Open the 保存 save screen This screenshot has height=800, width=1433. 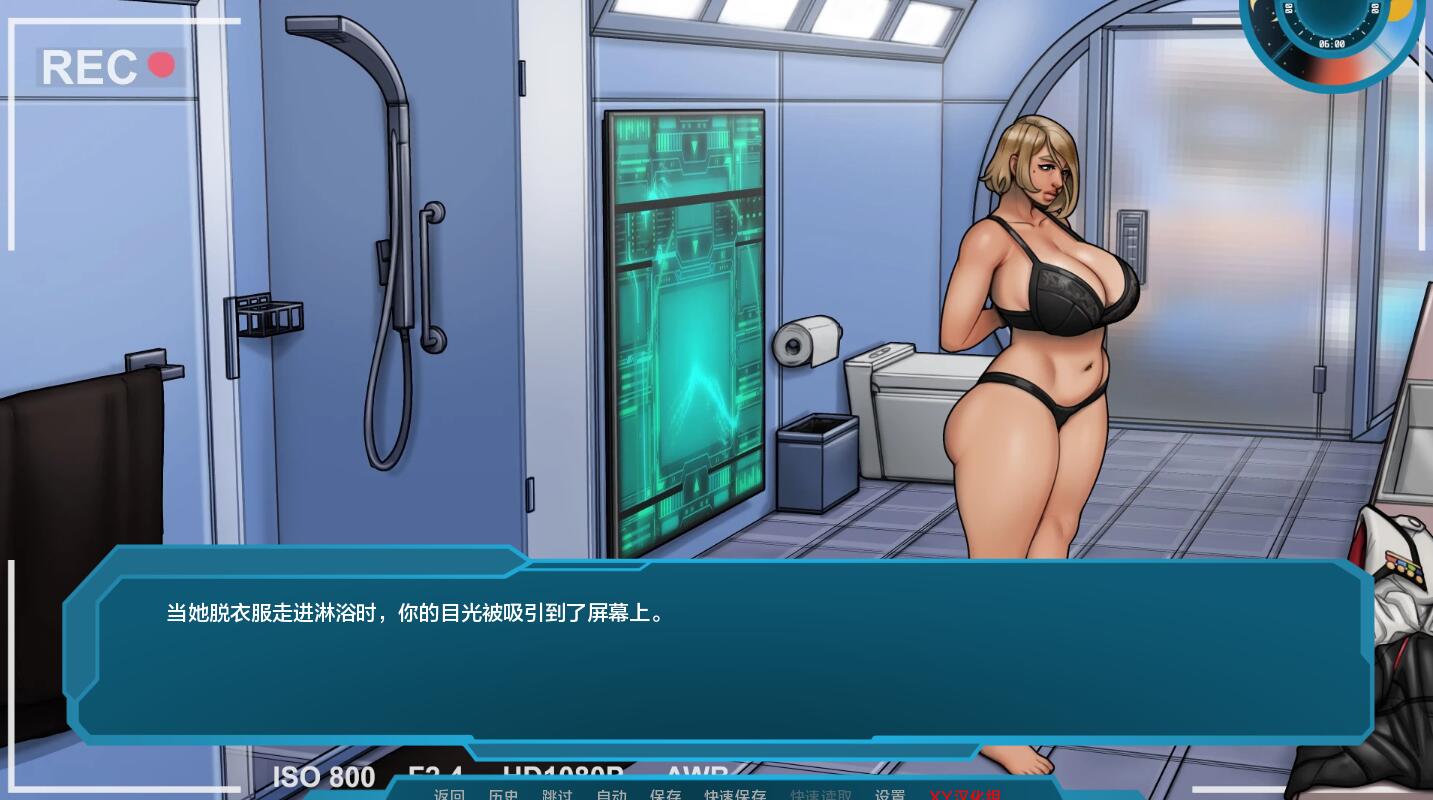[x=665, y=794]
